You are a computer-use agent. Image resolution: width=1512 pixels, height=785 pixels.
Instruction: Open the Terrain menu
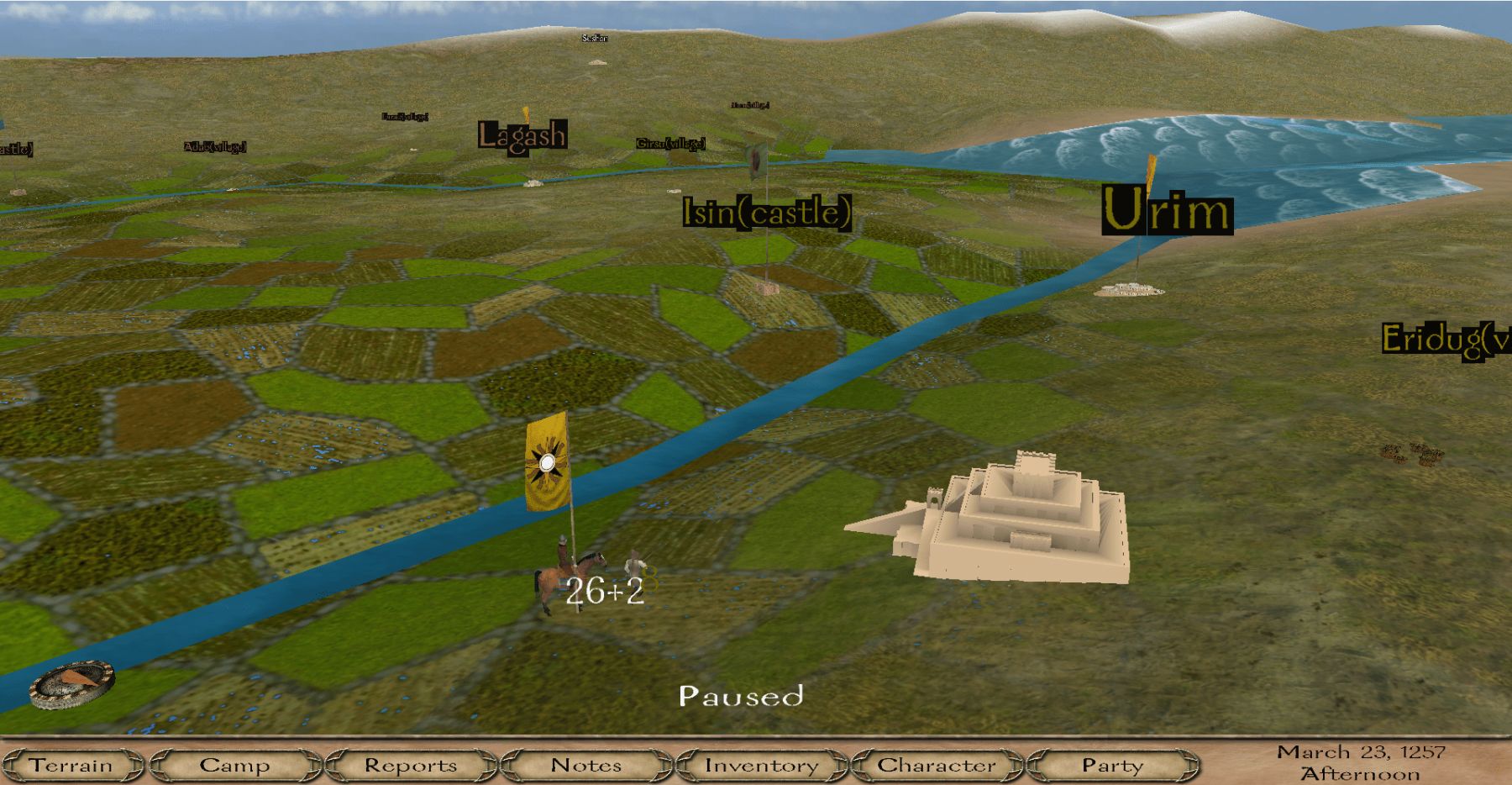71,765
